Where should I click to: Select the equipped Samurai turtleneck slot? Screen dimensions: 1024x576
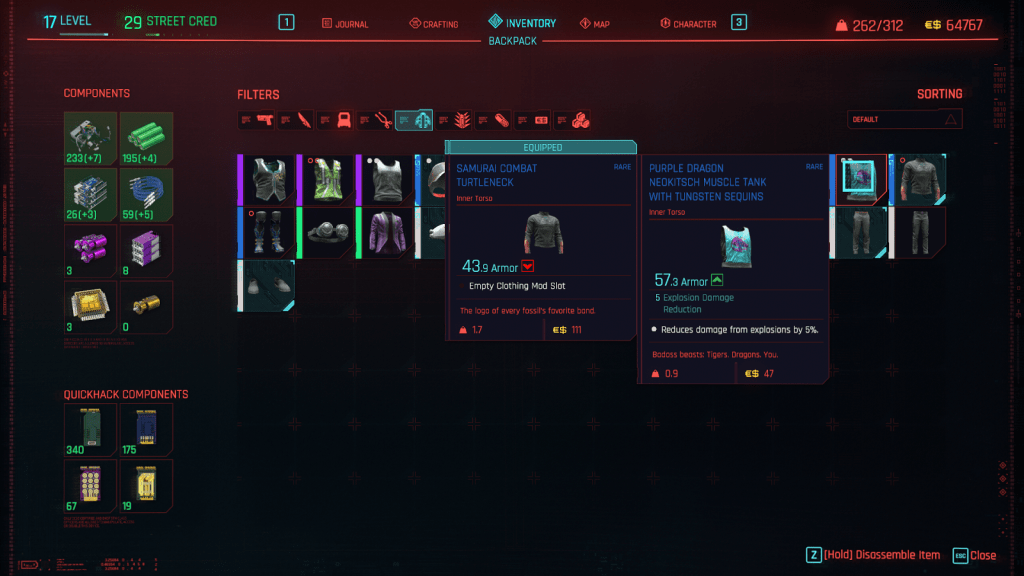pos(918,180)
